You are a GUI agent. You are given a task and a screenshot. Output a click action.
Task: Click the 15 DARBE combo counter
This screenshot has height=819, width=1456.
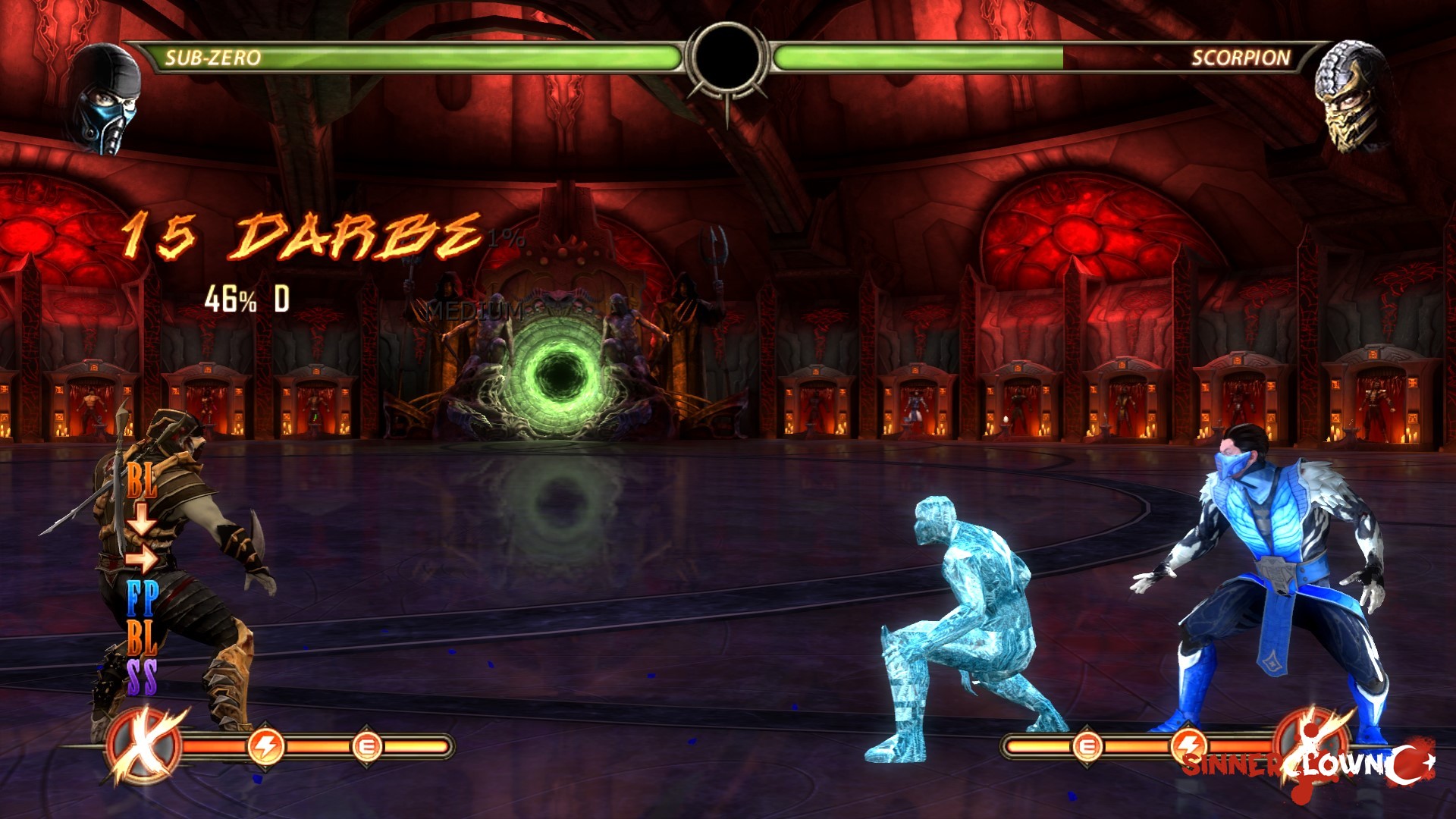point(303,235)
